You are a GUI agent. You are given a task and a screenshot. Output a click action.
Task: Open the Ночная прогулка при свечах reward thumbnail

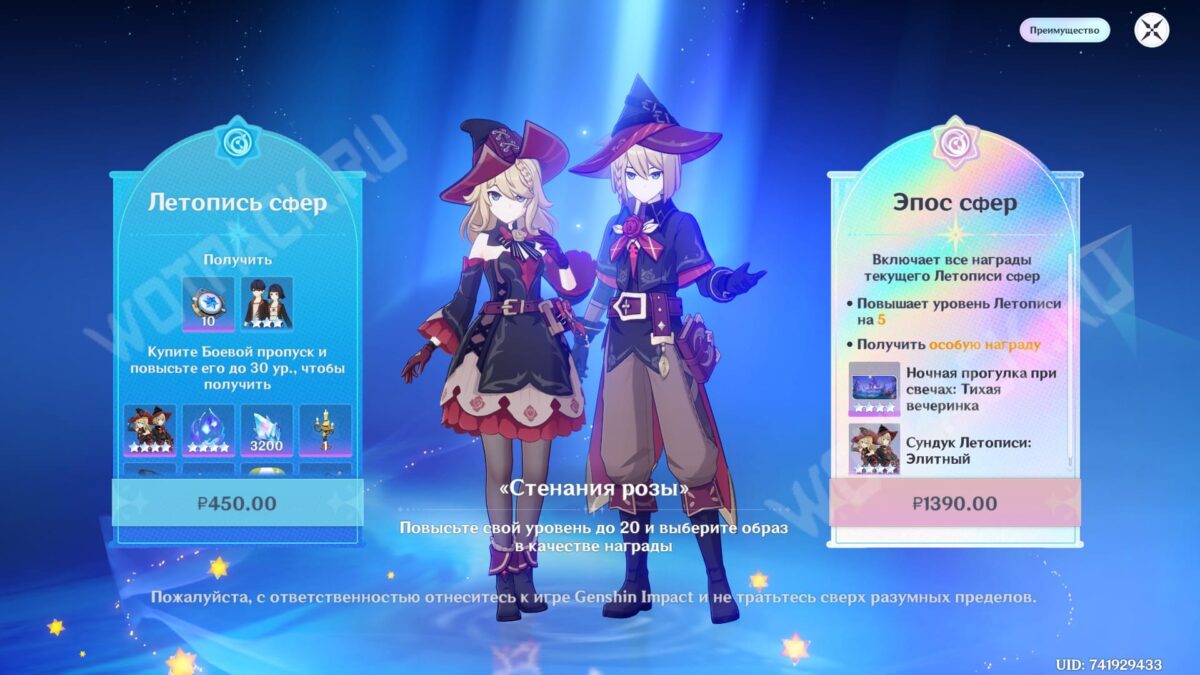(874, 388)
